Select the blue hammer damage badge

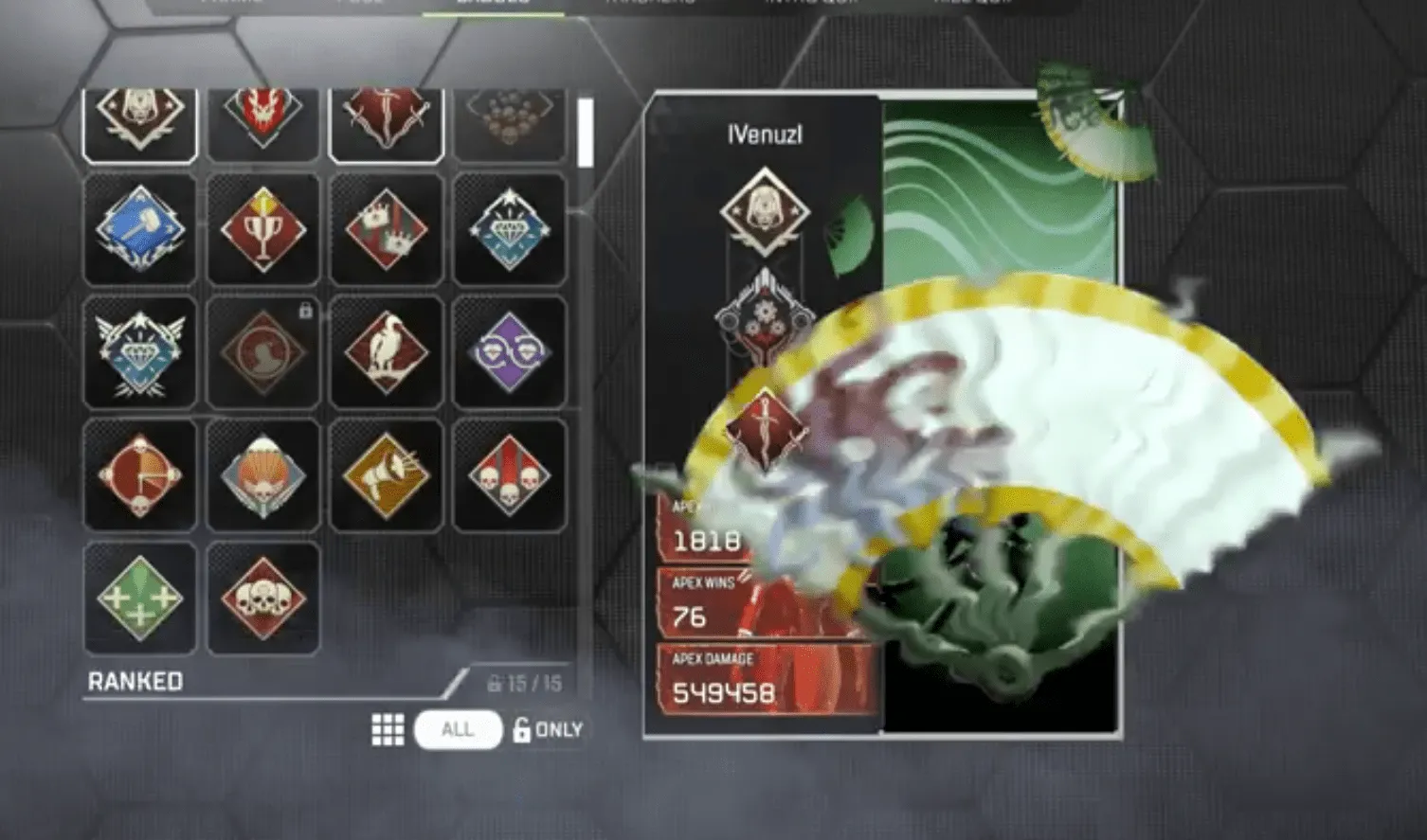coord(140,229)
